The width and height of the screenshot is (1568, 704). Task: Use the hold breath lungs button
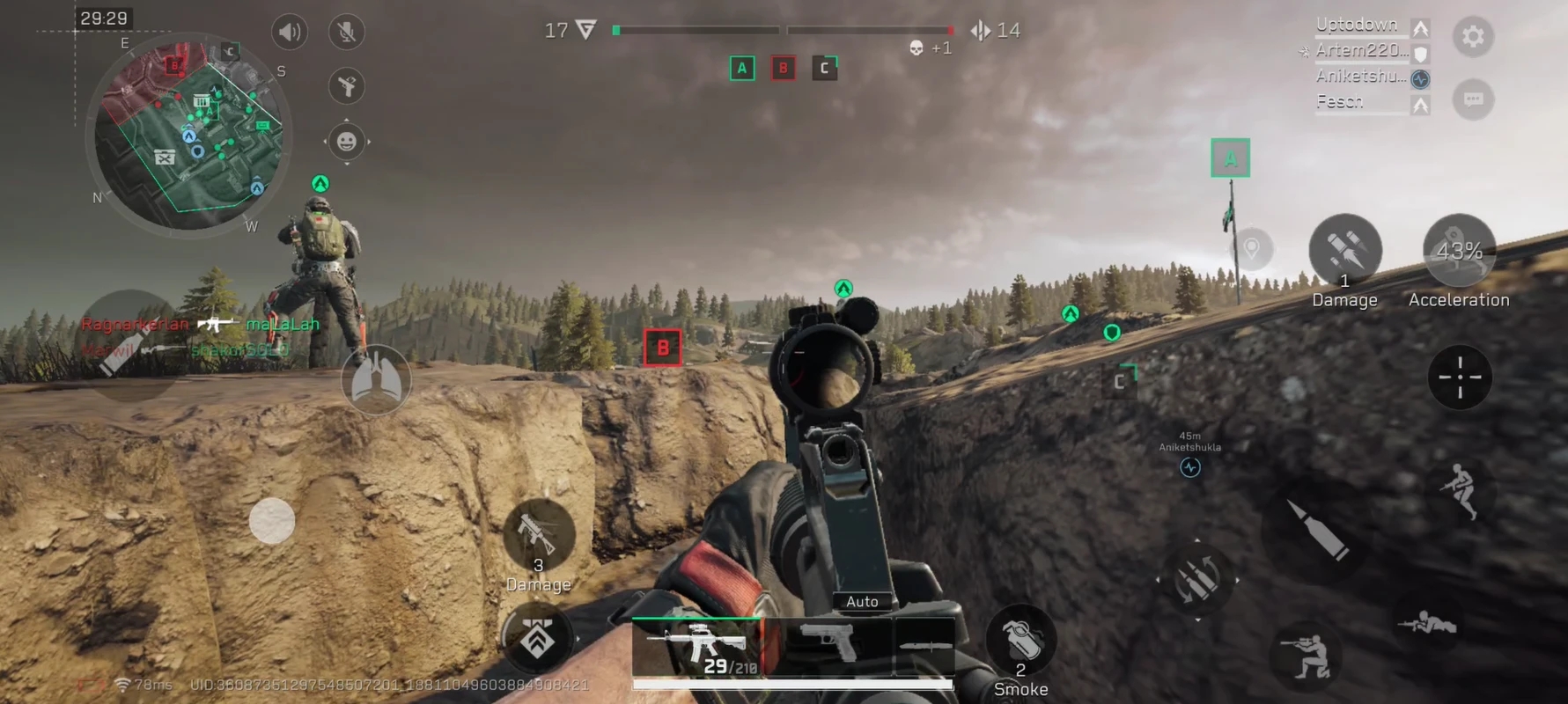(376, 380)
